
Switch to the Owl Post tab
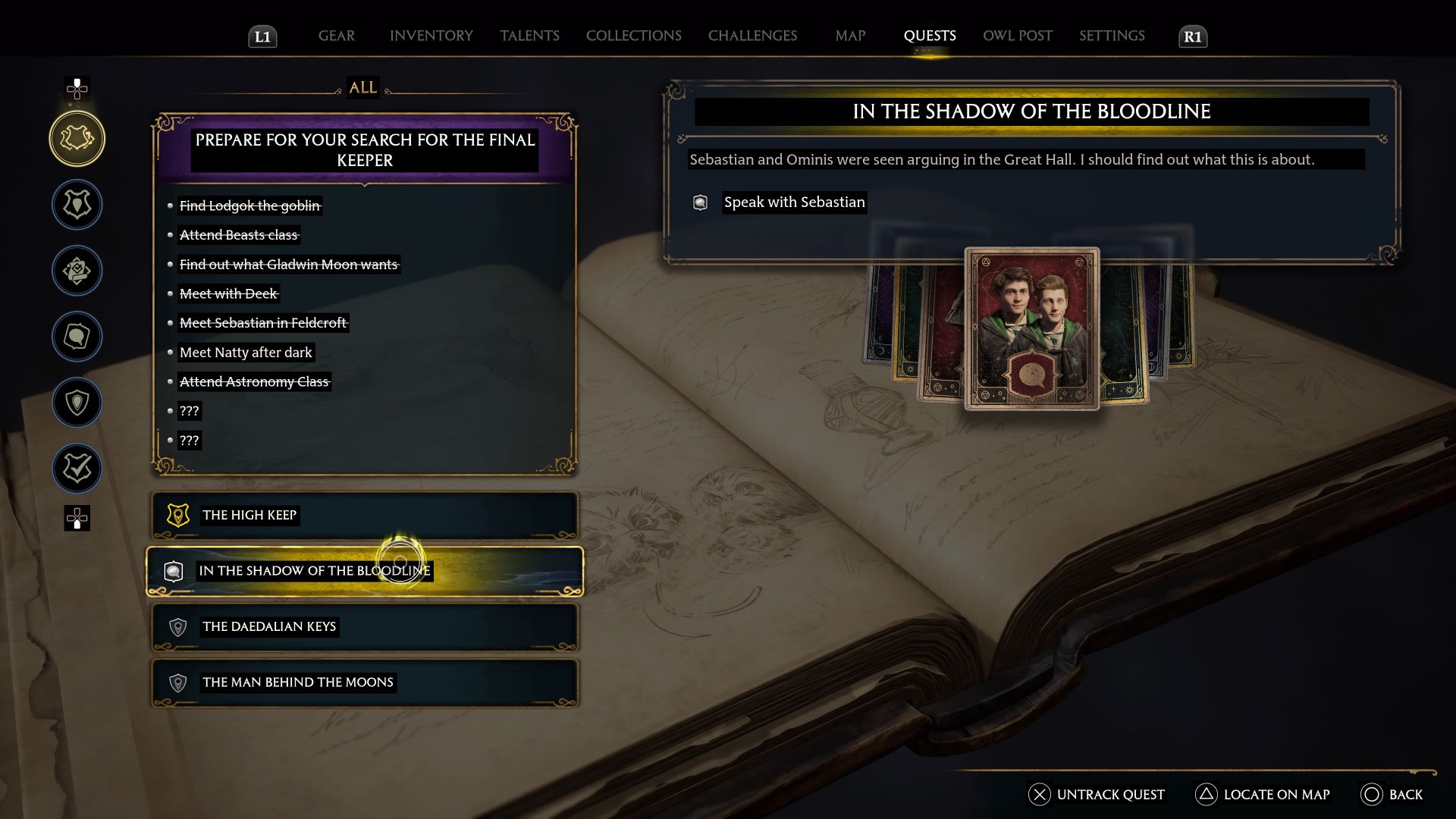(x=1017, y=36)
